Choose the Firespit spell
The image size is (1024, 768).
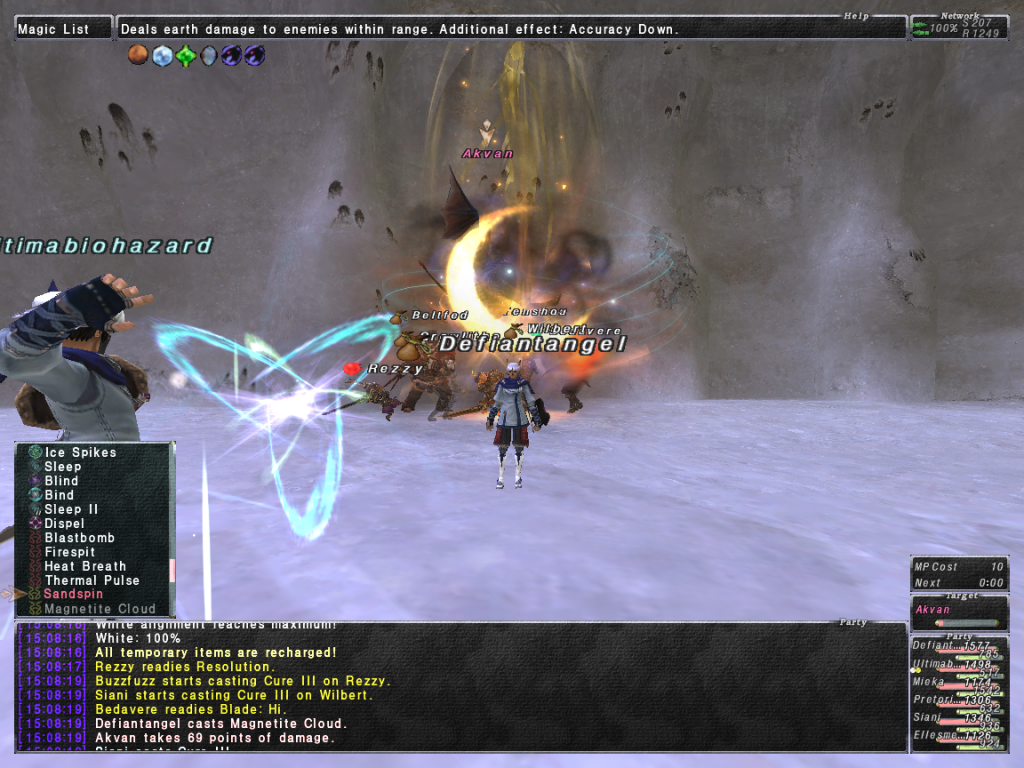point(70,551)
